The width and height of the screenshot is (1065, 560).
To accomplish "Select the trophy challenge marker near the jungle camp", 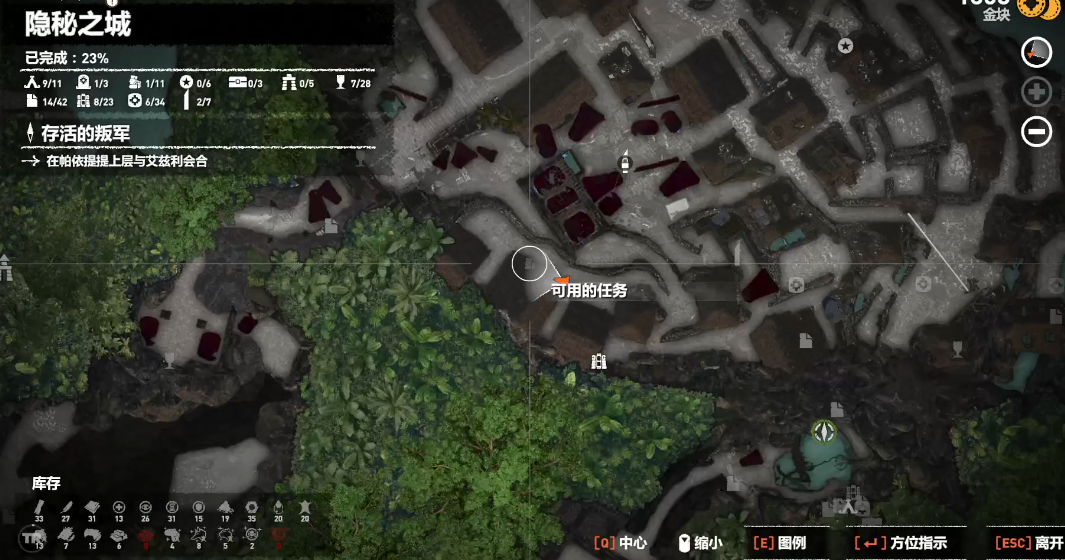I will tap(169, 357).
